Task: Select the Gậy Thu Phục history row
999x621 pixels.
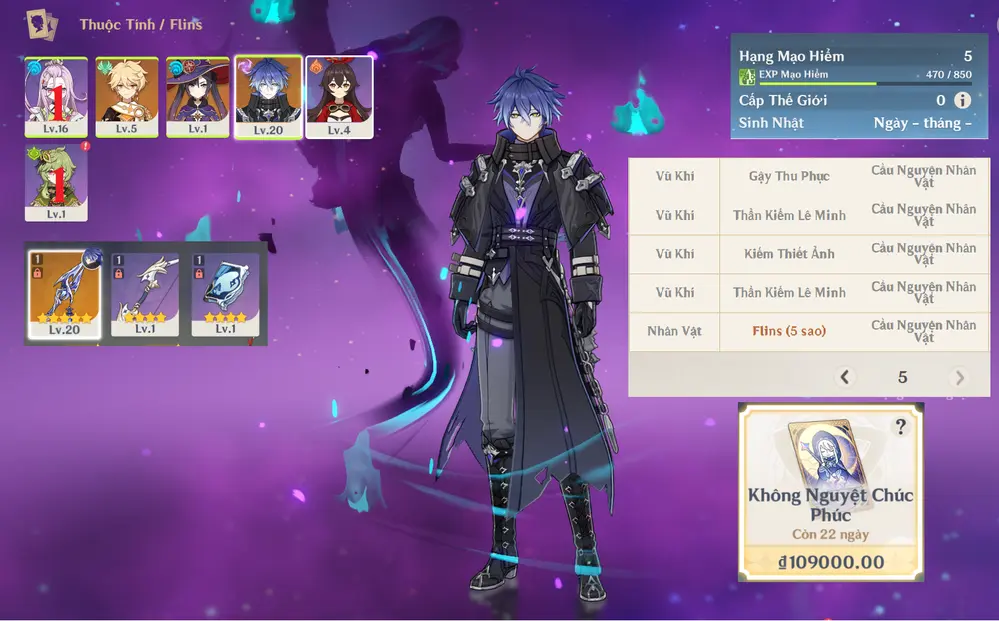Action: tap(789, 176)
